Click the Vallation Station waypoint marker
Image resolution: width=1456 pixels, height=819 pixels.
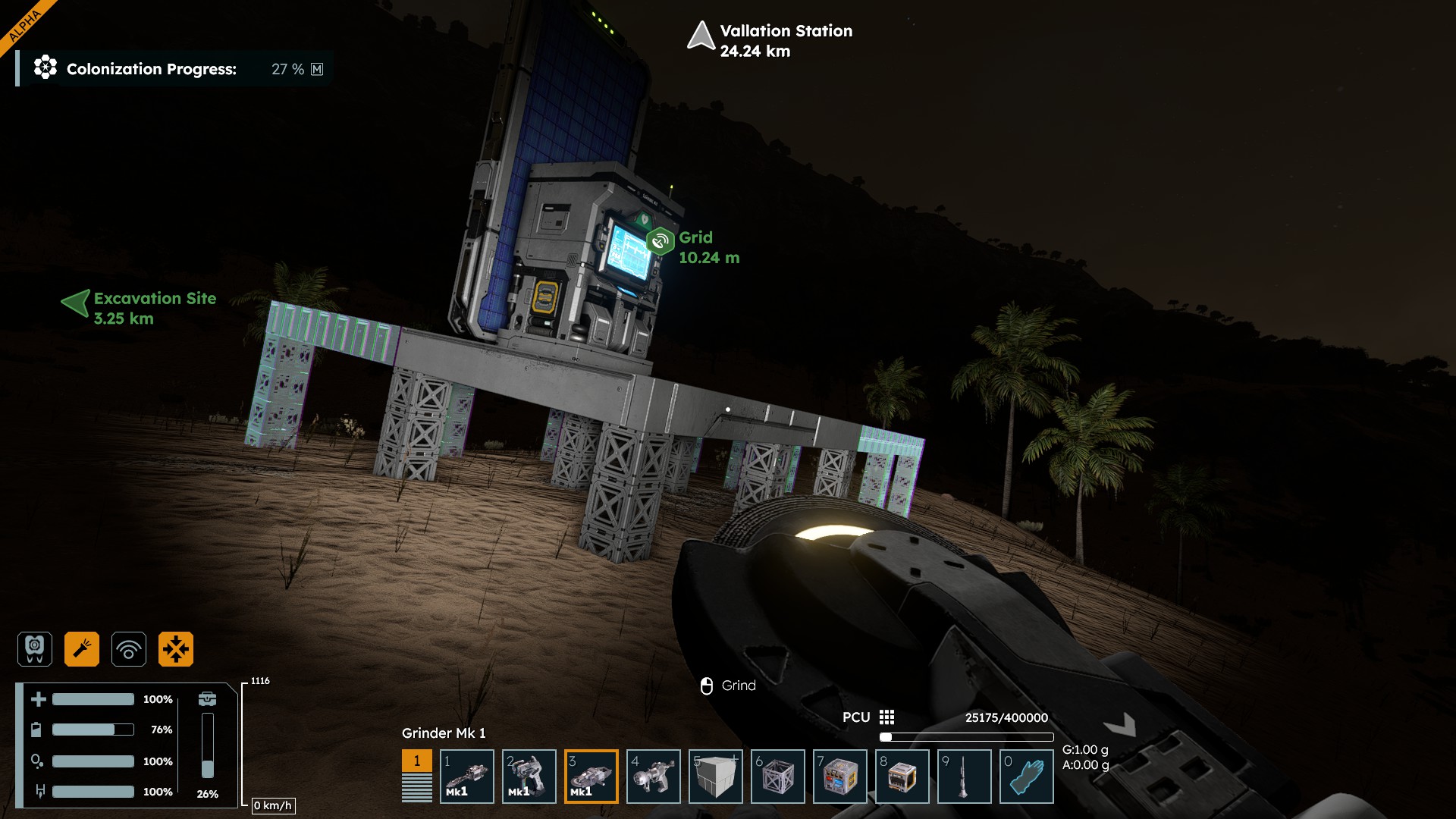point(701,36)
